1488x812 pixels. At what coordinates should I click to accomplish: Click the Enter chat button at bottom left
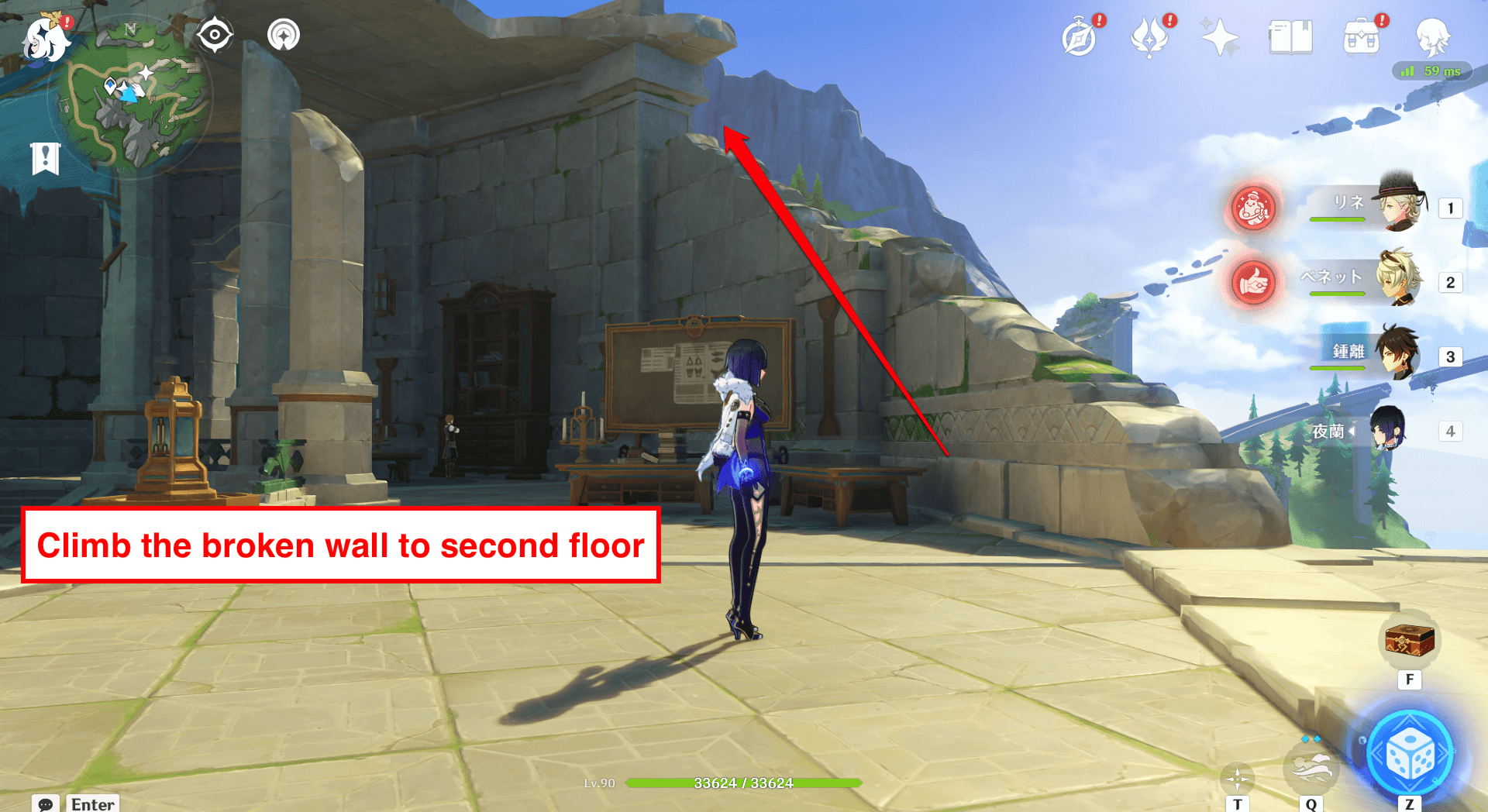92,804
